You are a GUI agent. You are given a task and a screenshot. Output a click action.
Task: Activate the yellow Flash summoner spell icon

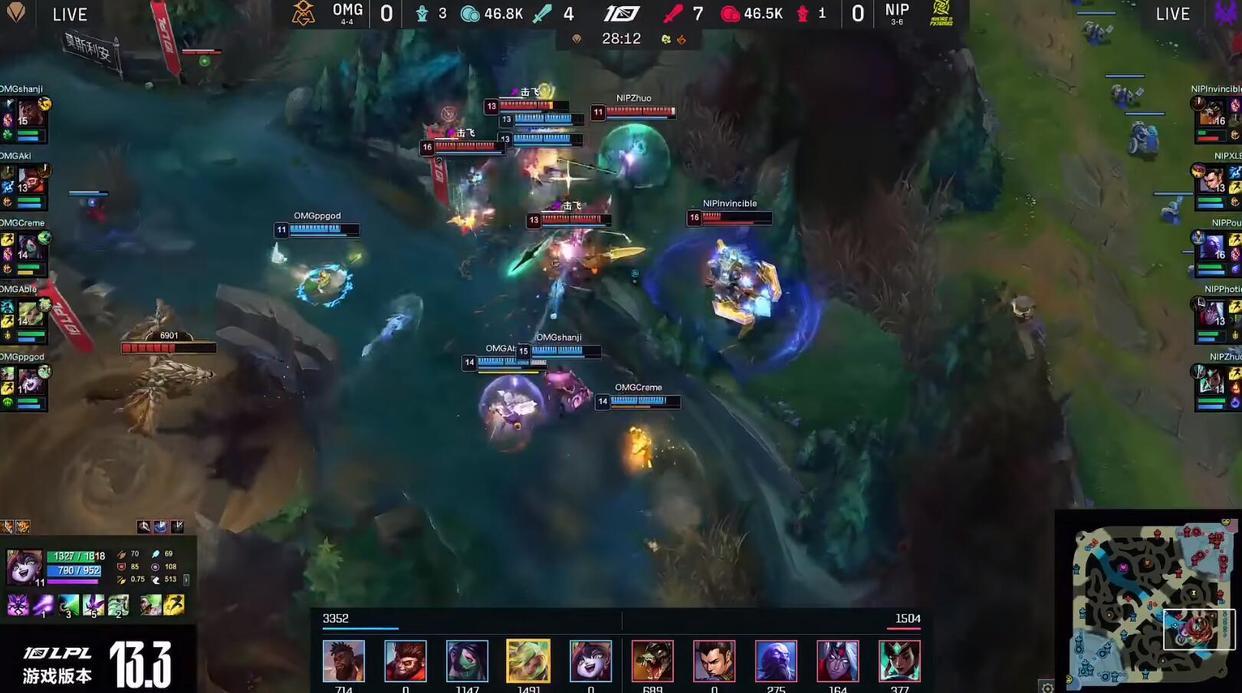[174, 605]
